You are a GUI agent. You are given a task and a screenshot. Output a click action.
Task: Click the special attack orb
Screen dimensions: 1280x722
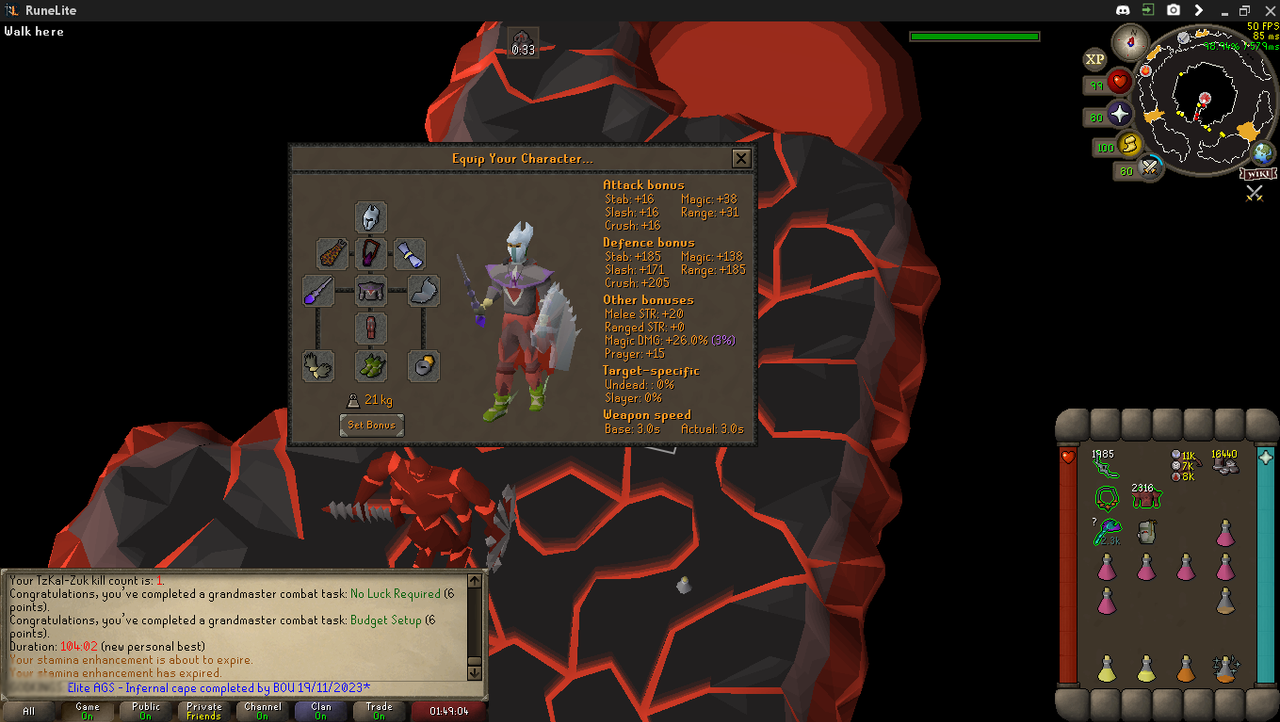1151,170
